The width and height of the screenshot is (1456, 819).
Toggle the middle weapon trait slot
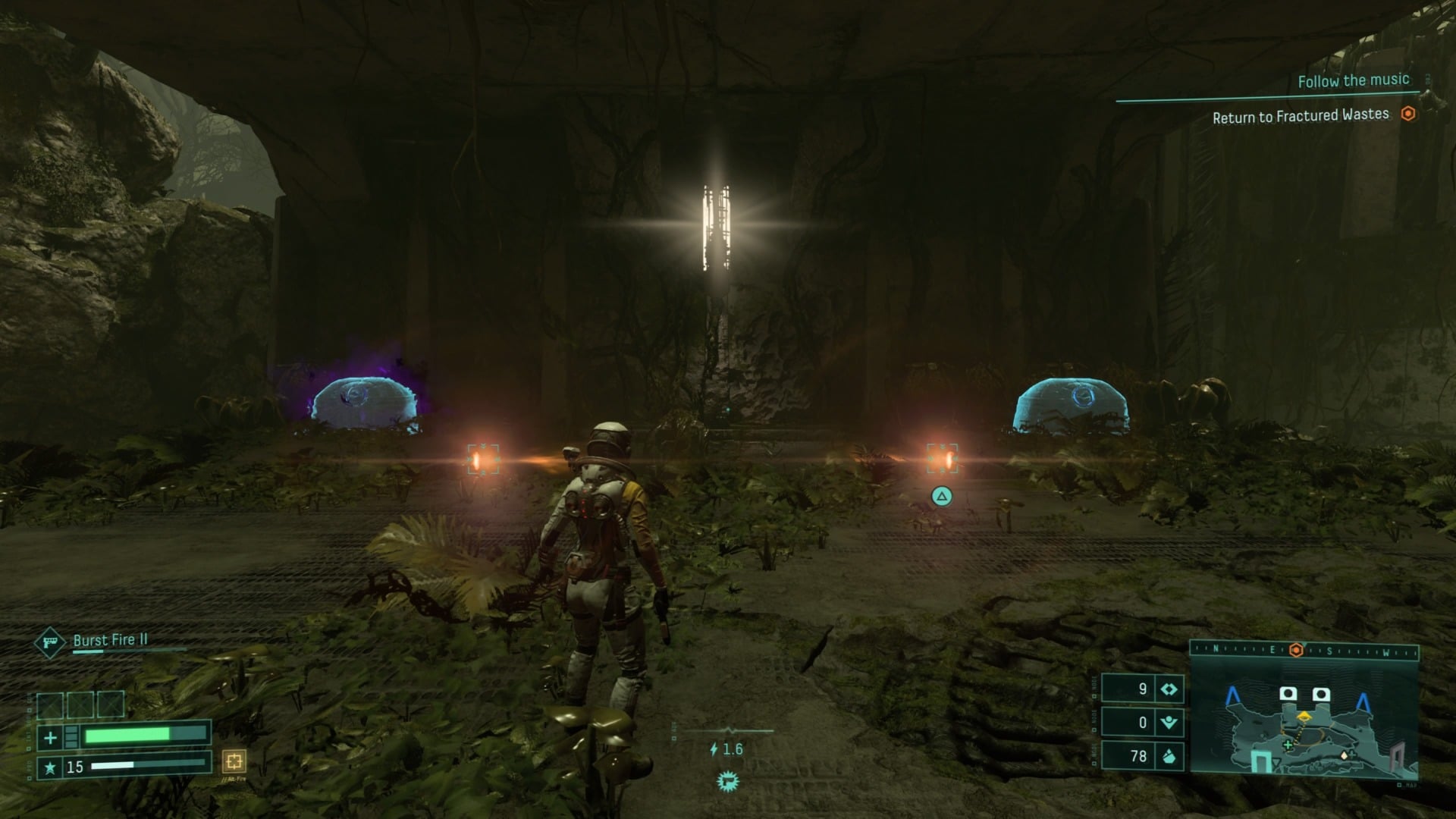click(81, 704)
